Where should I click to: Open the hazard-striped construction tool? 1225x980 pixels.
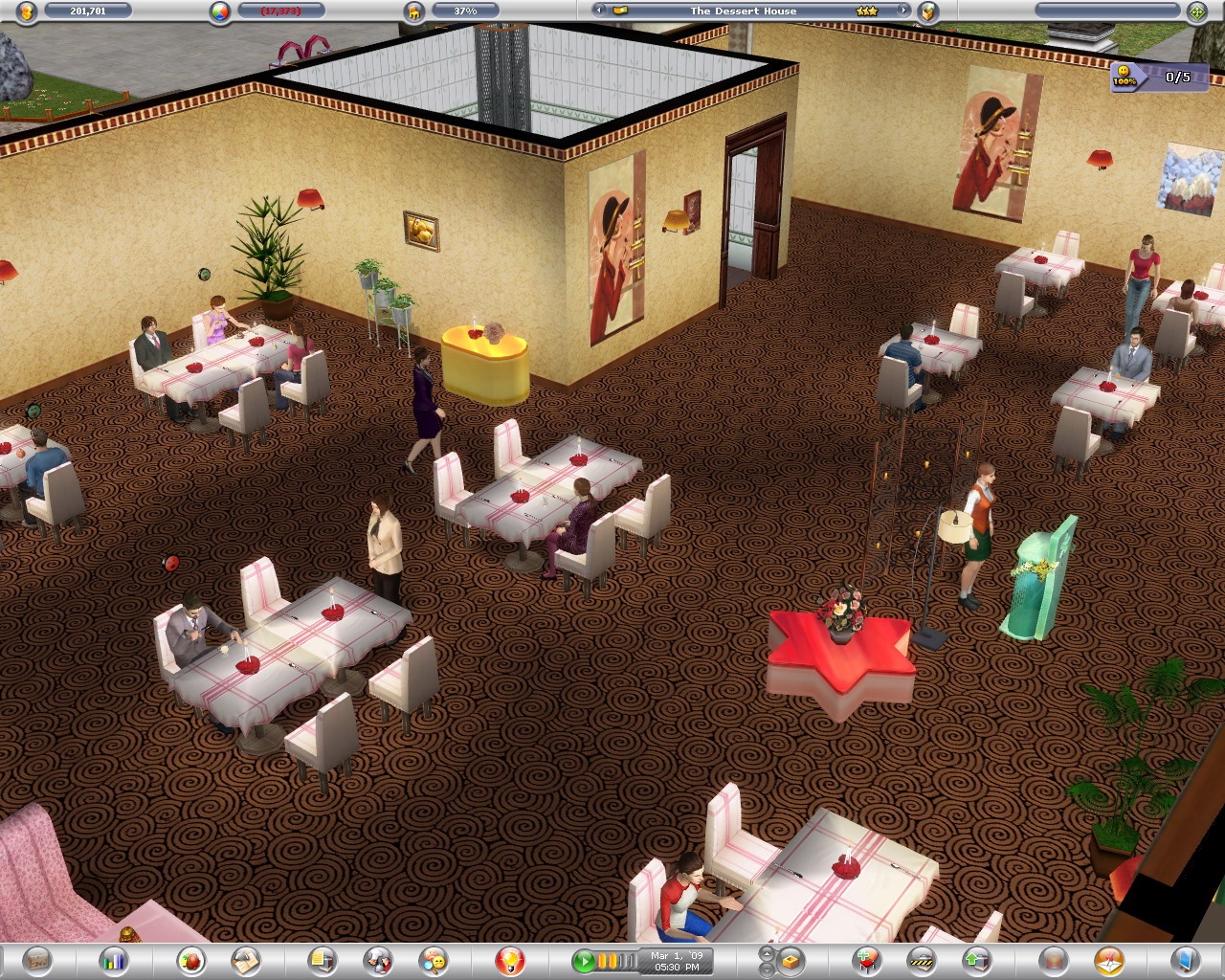(922, 959)
